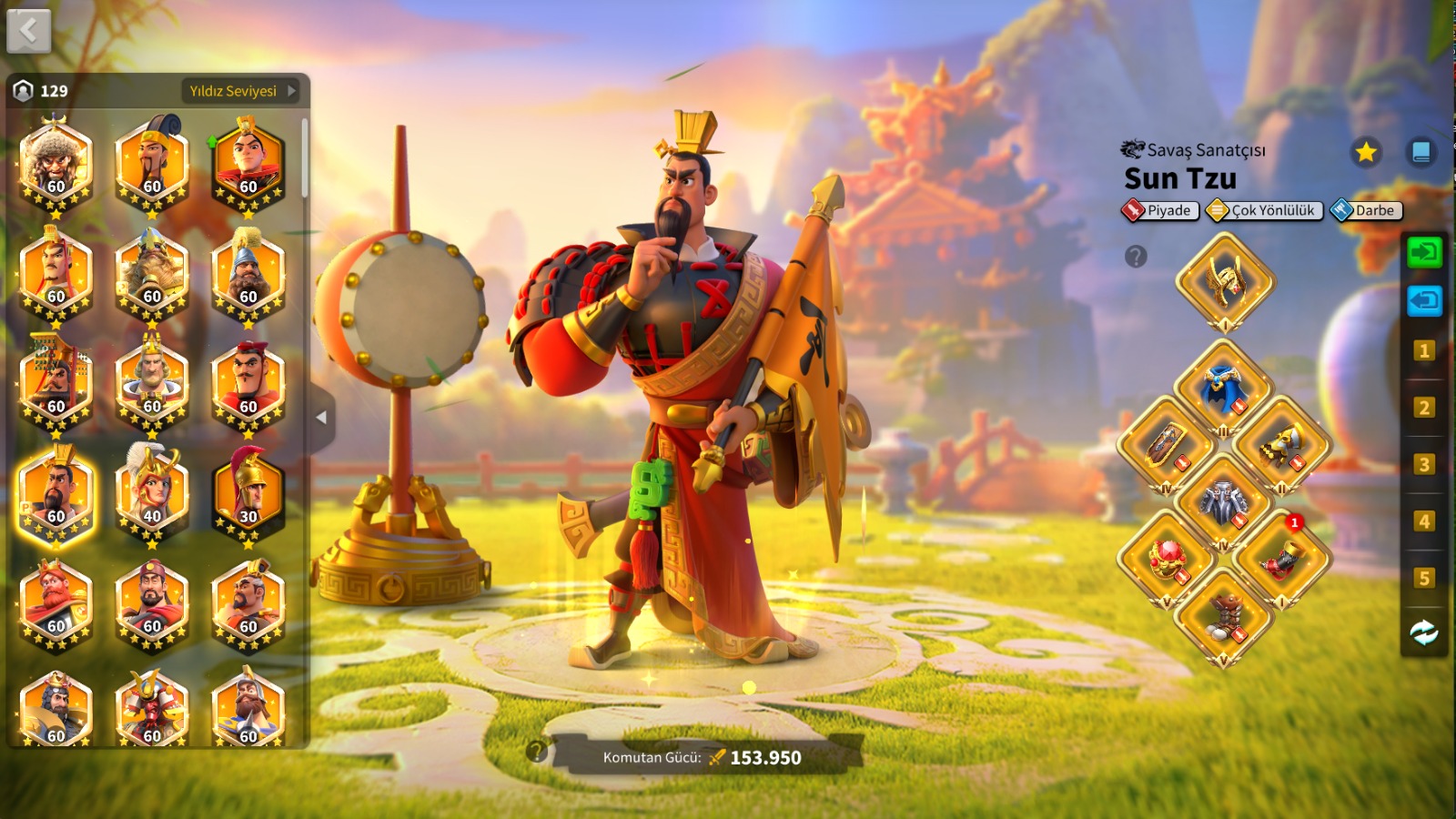
Task: Choose the fur-hat commander portrait
Action: pos(56,164)
